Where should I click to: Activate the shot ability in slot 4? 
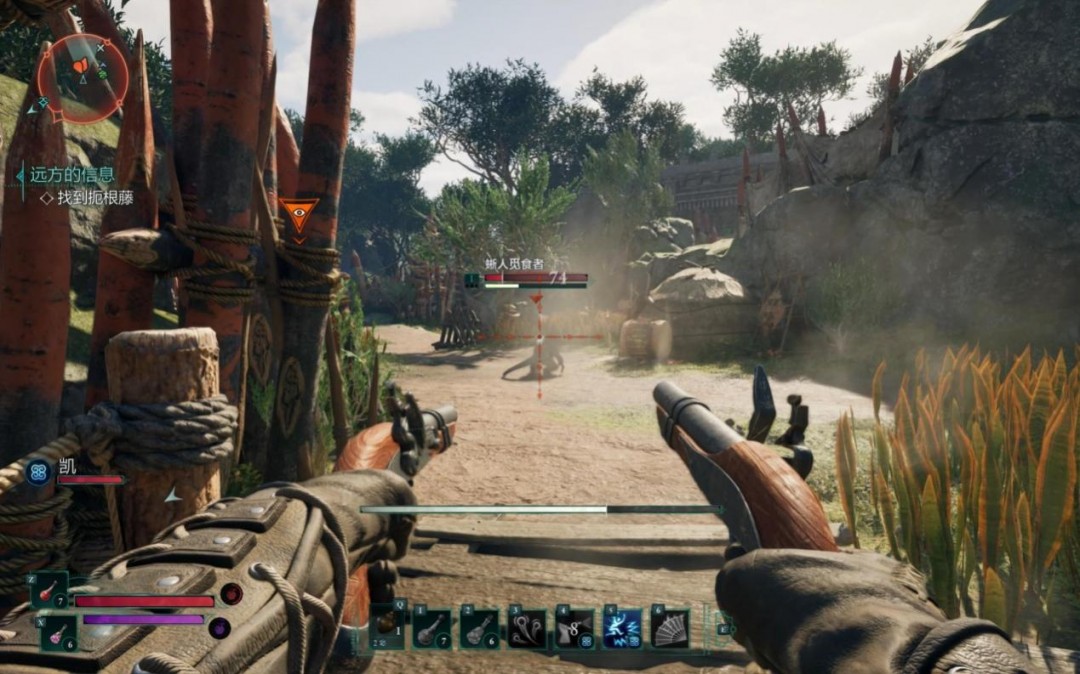(x=575, y=628)
